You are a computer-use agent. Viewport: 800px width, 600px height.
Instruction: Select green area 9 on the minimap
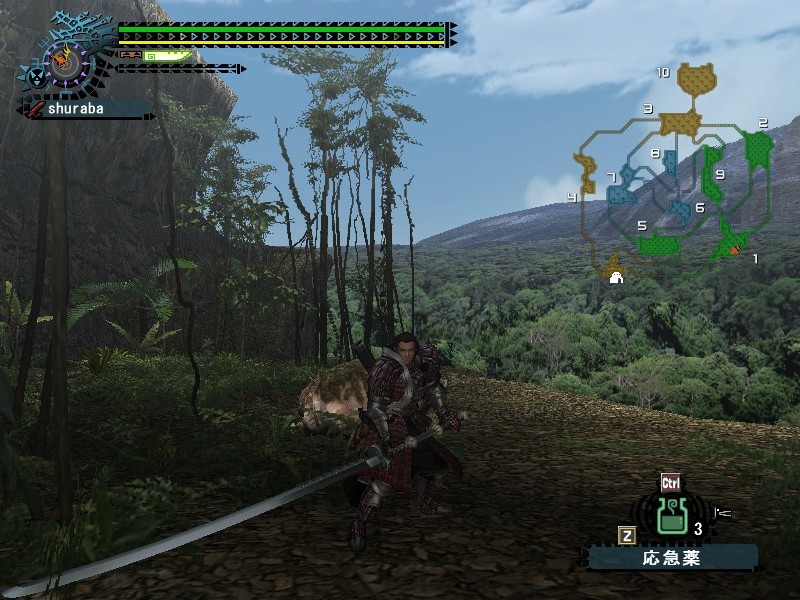(713, 172)
